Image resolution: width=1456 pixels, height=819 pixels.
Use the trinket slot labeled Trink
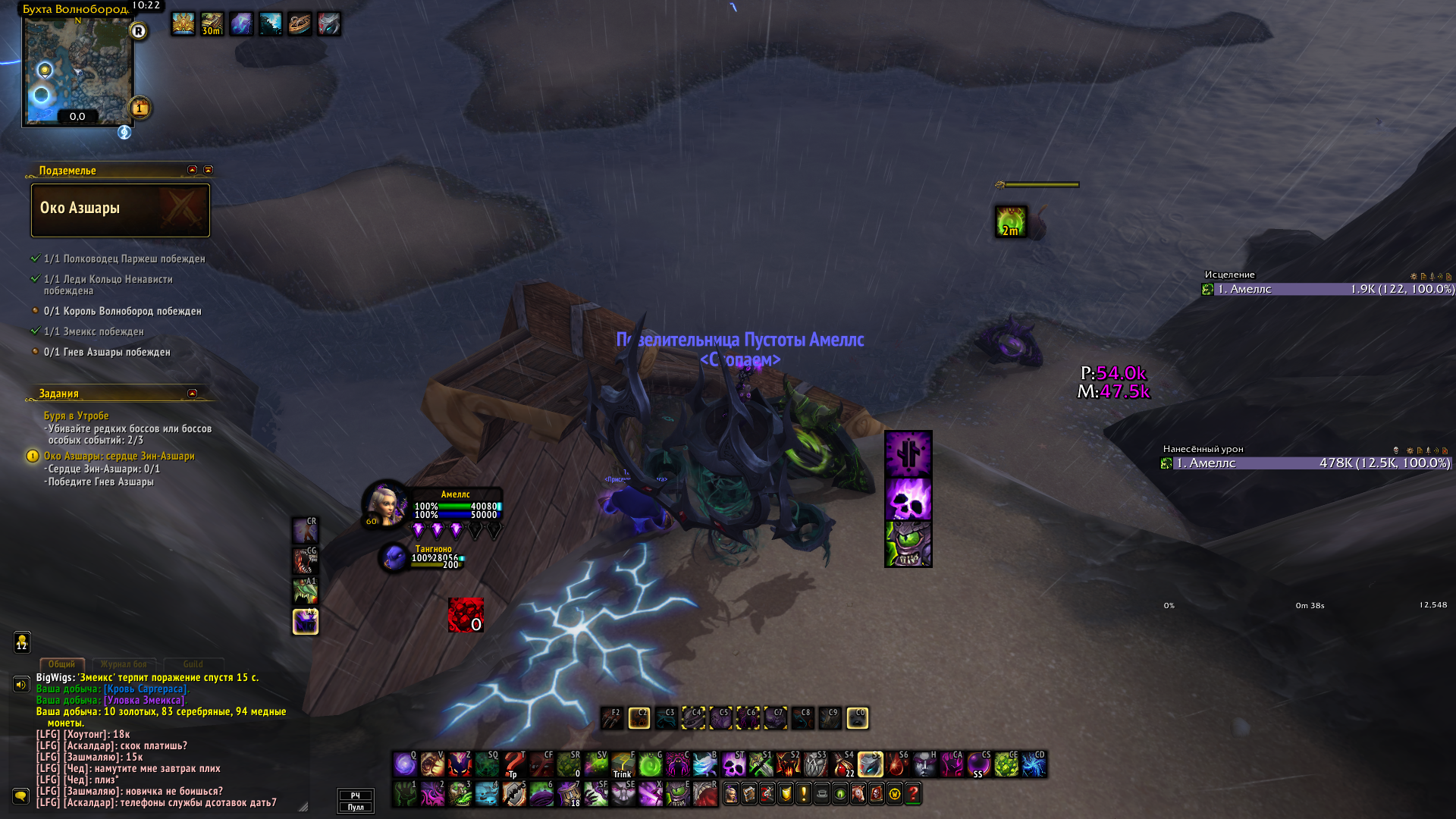[x=623, y=764]
